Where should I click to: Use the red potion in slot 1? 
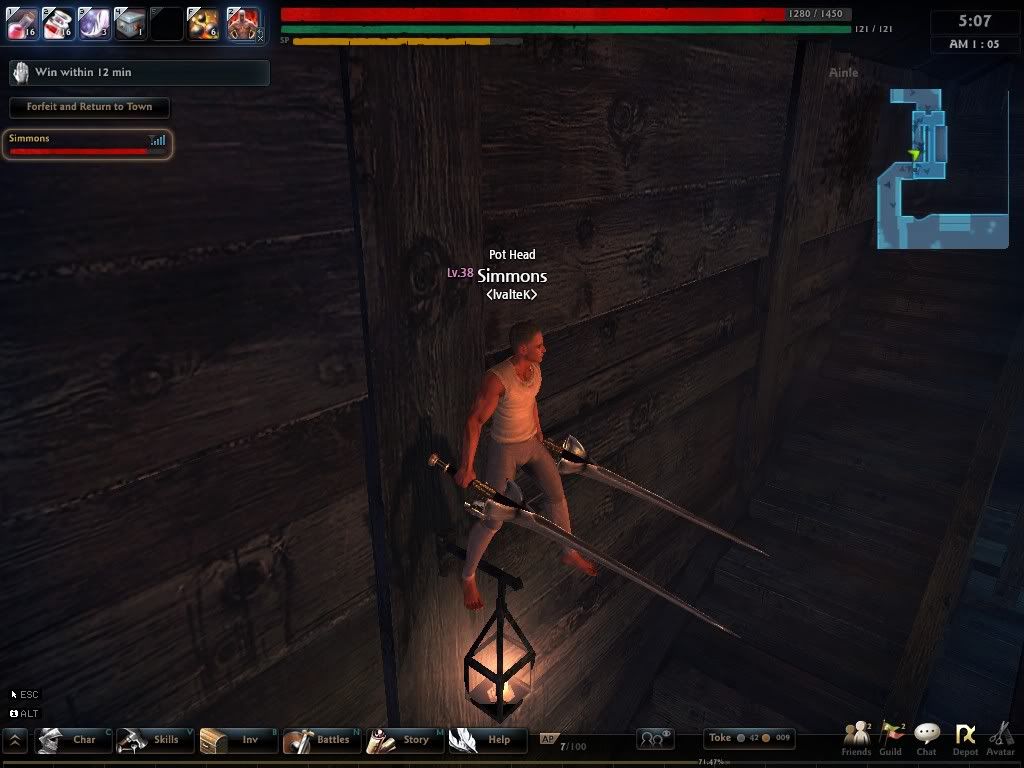coord(23,23)
